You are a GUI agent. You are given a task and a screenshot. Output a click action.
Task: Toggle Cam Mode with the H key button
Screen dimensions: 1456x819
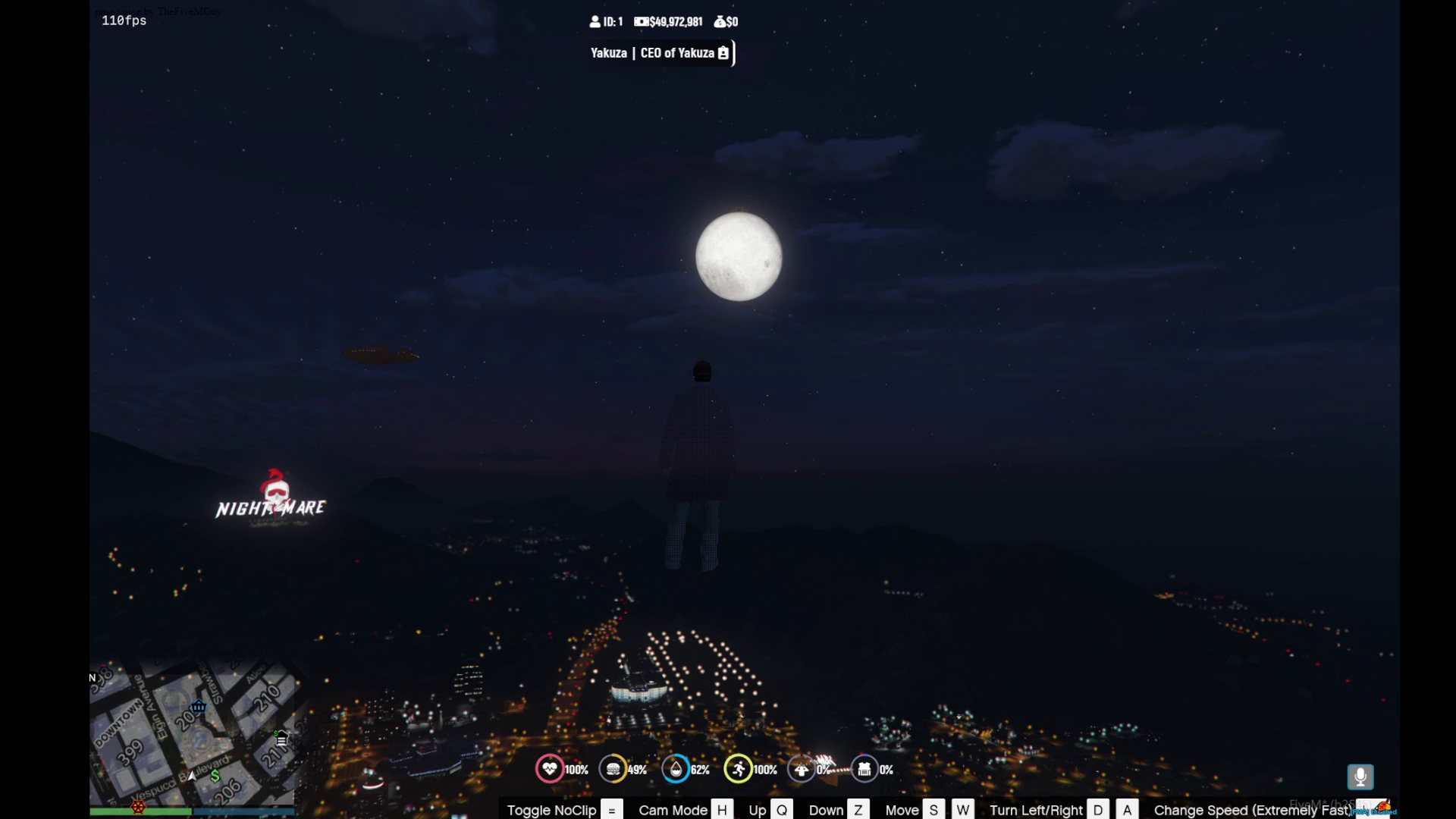coord(721,810)
